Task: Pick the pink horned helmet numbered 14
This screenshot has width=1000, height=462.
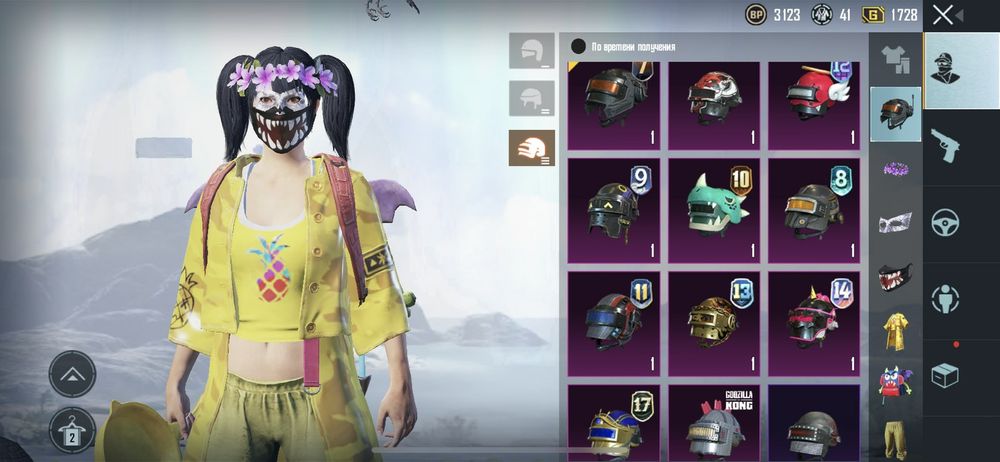Action: [814, 318]
